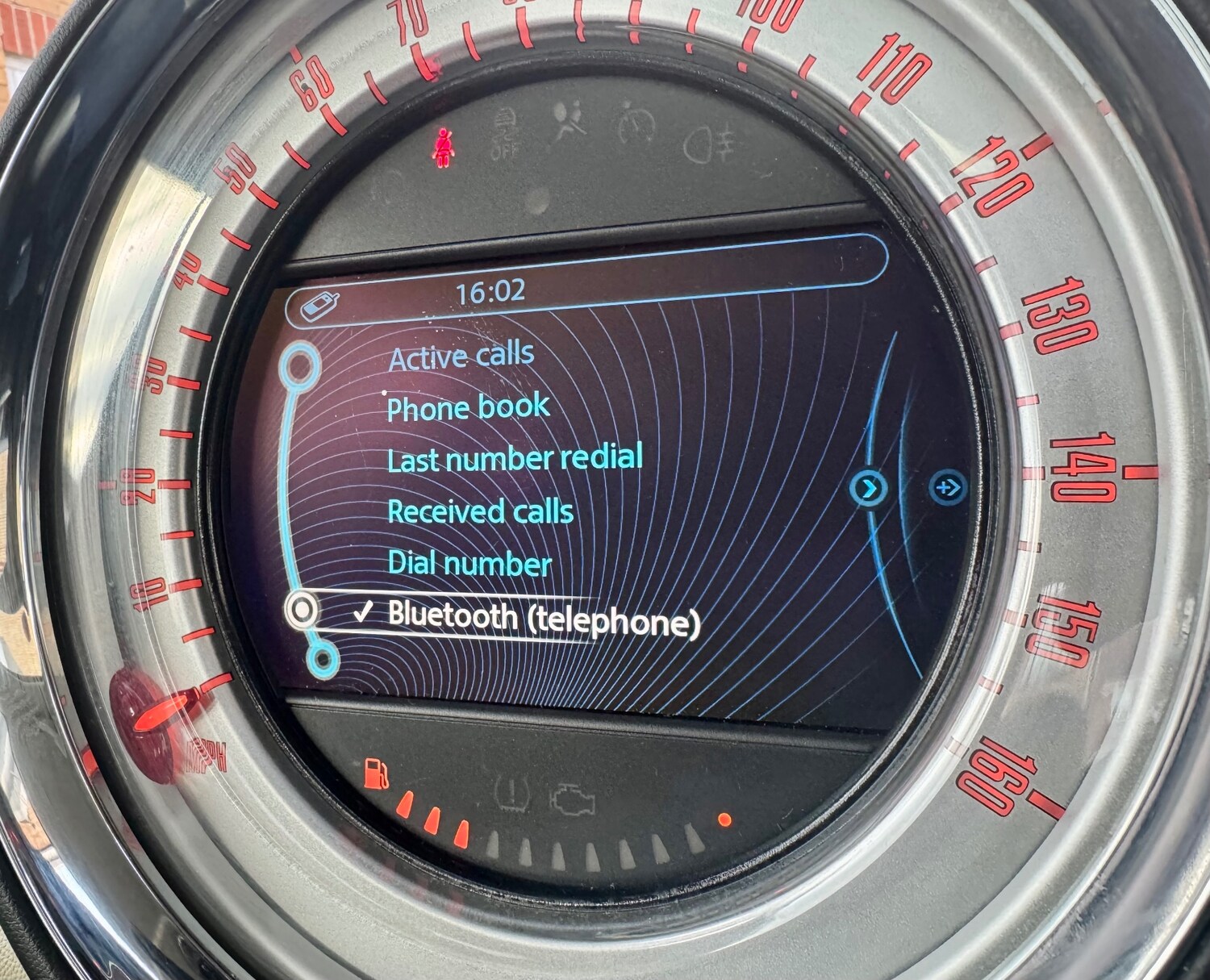Click the telephone icon in the header bar
Screen dimensions: 1210x980
(x=319, y=307)
